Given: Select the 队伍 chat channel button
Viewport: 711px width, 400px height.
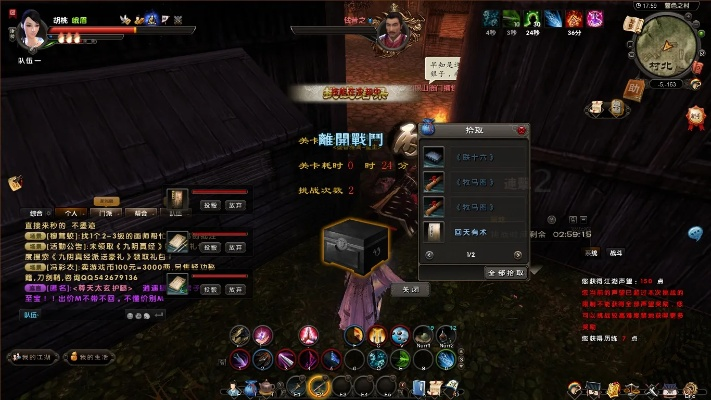Looking at the screenshot, I should pyautogui.click(x=30, y=314).
